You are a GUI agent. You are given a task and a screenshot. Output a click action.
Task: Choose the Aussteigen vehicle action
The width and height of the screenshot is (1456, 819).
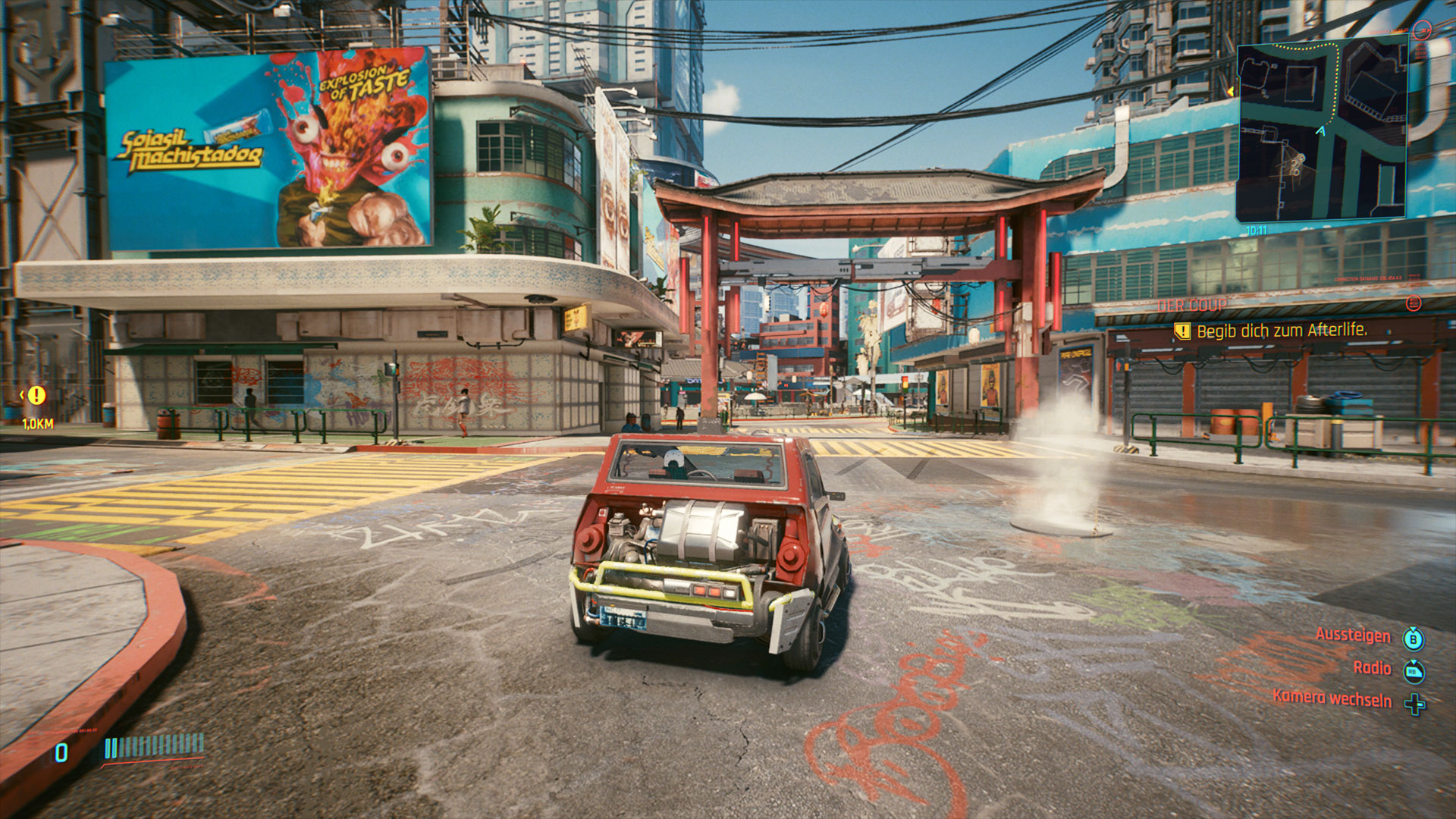coord(1353,635)
